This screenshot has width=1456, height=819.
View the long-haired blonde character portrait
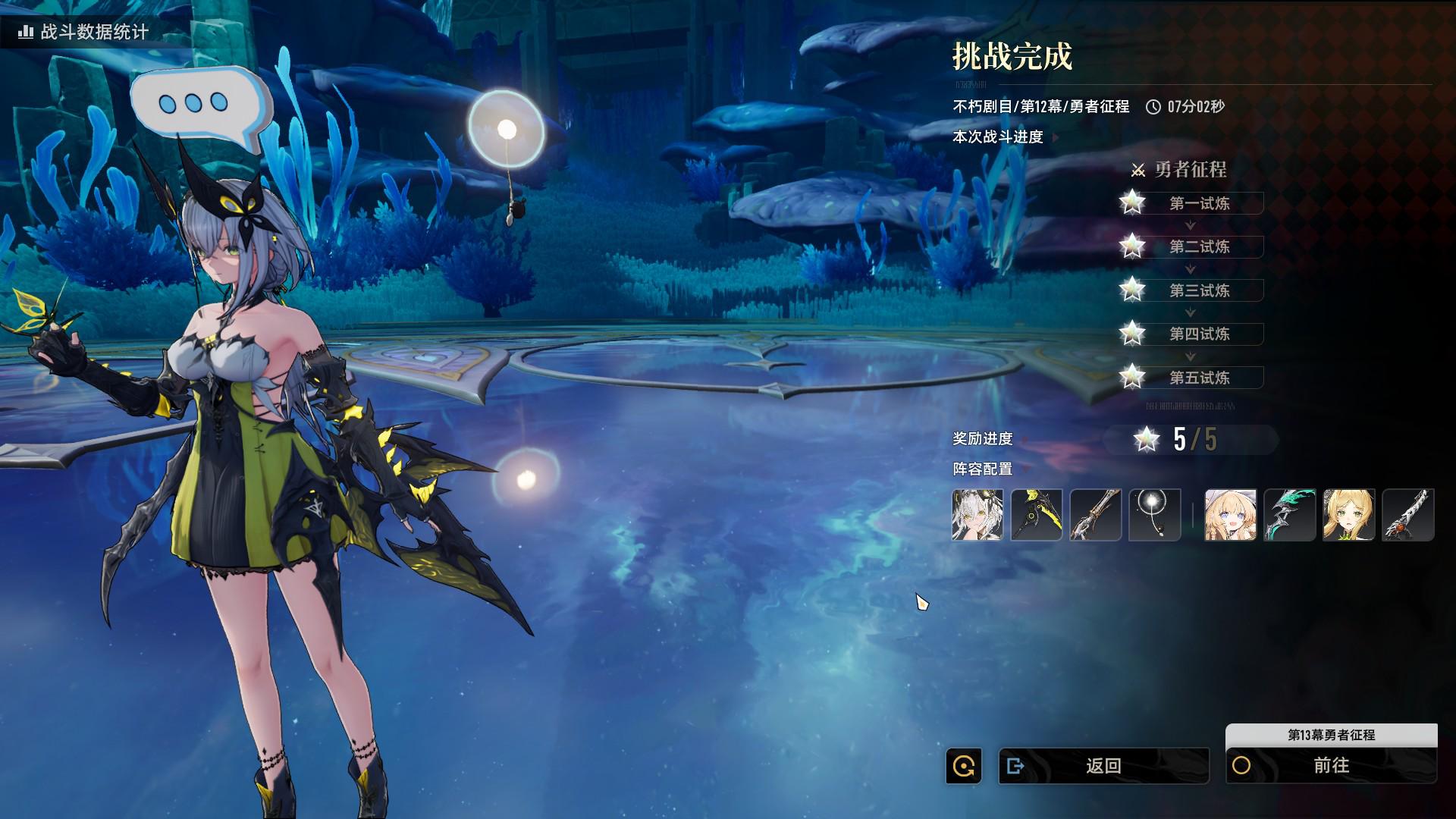point(1349,515)
